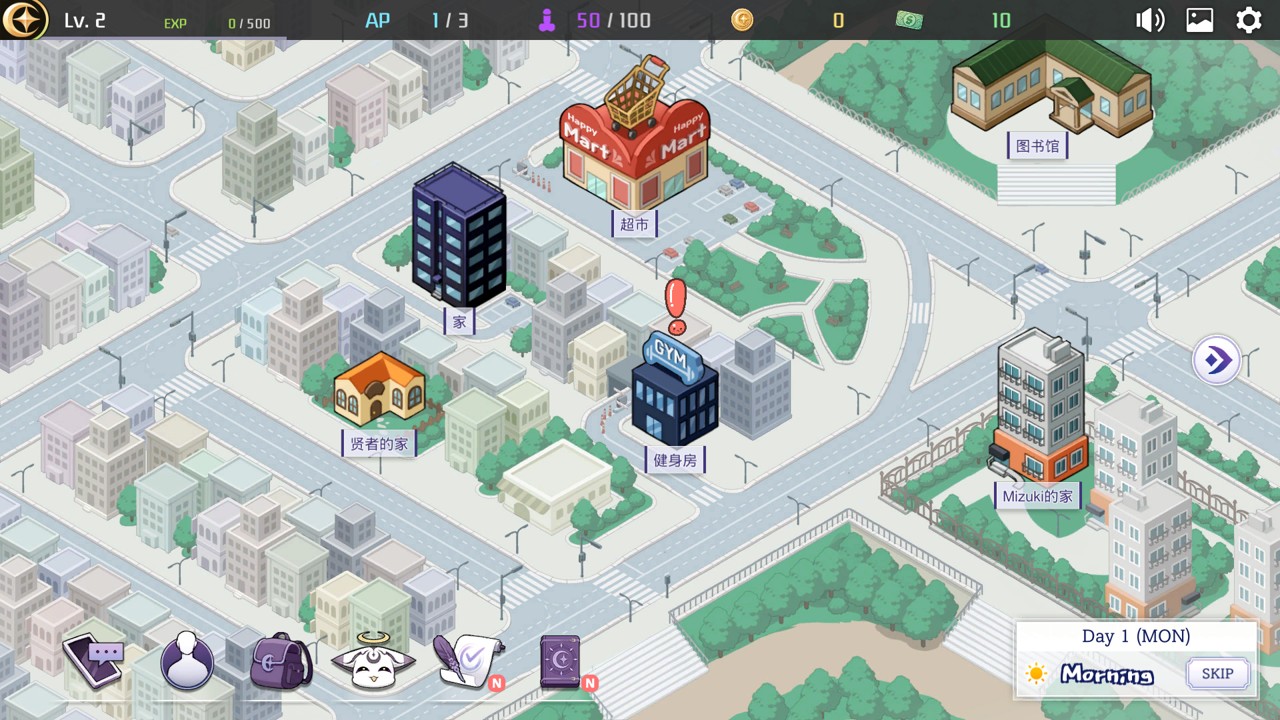
Task: Open the quill and scroll quest list
Action: (x=466, y=660)
